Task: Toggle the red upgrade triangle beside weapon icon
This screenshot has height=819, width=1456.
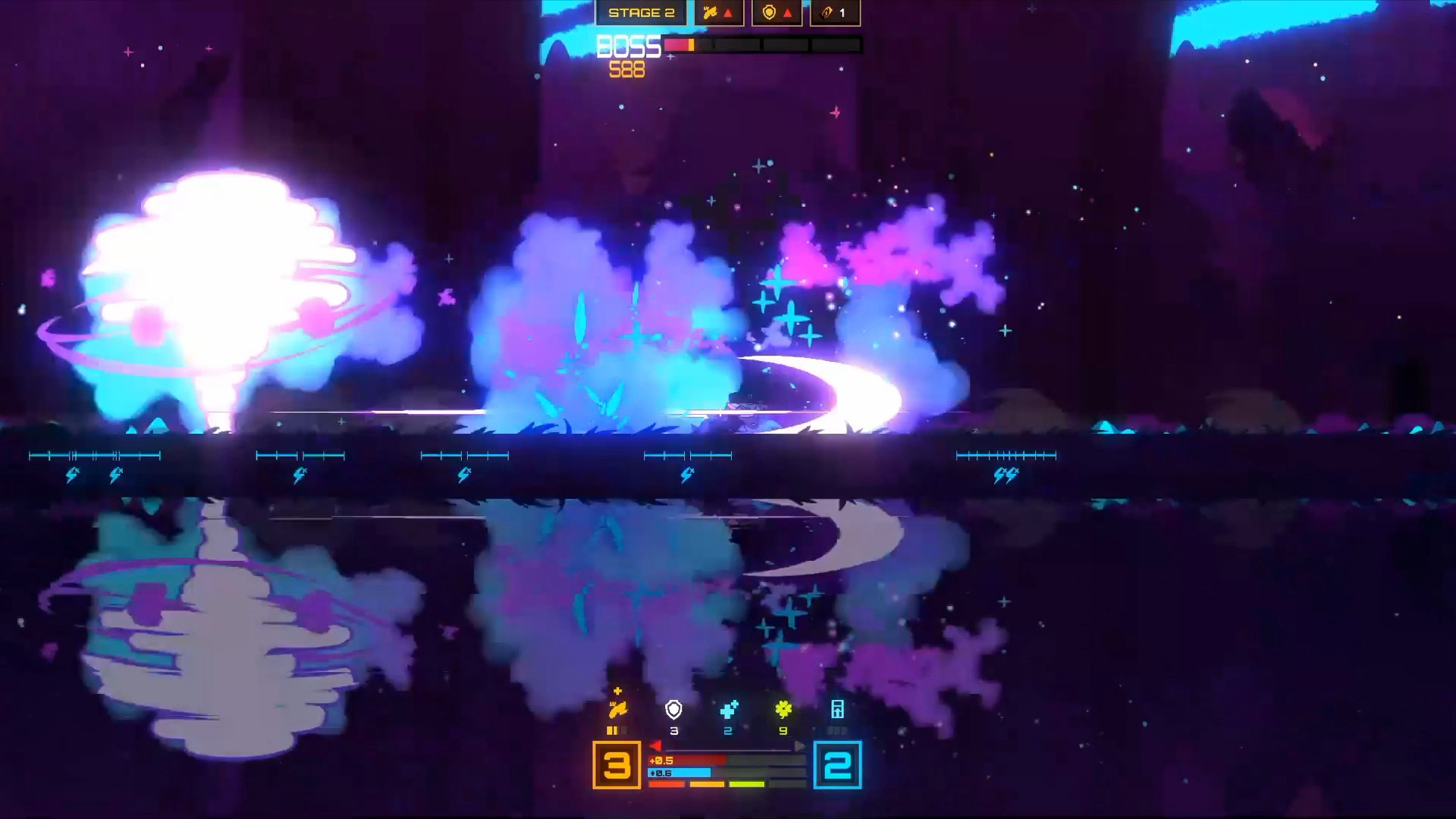Action: coord(728,13)
